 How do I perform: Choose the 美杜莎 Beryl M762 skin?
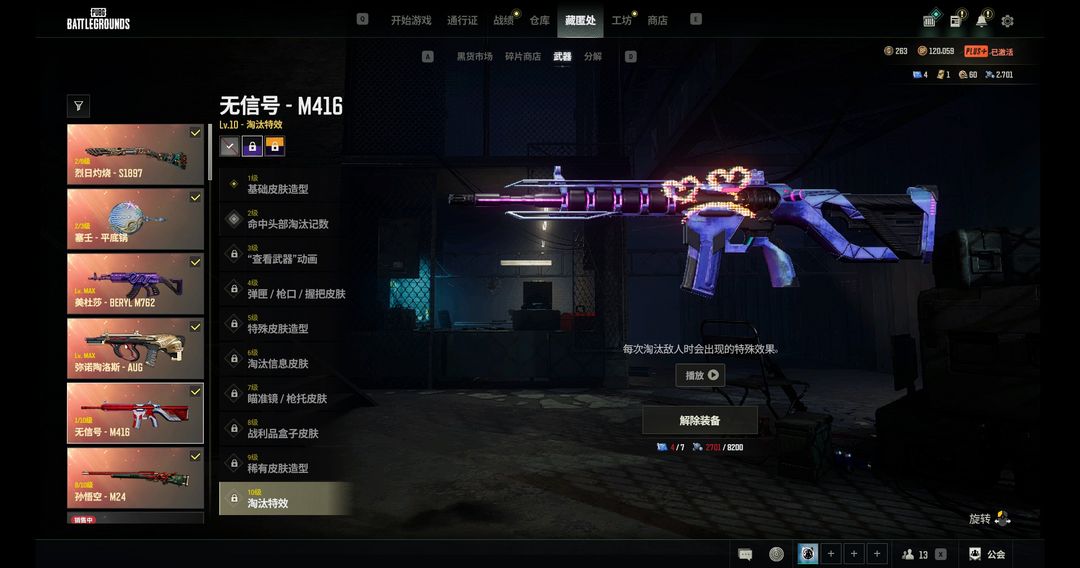pyautogui.click(x=135, y=283)
